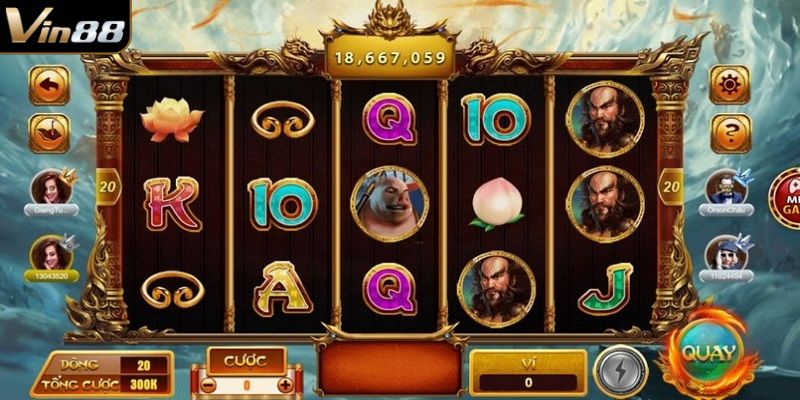
Task: Select the left 20 payline marker
Action: 107,185
